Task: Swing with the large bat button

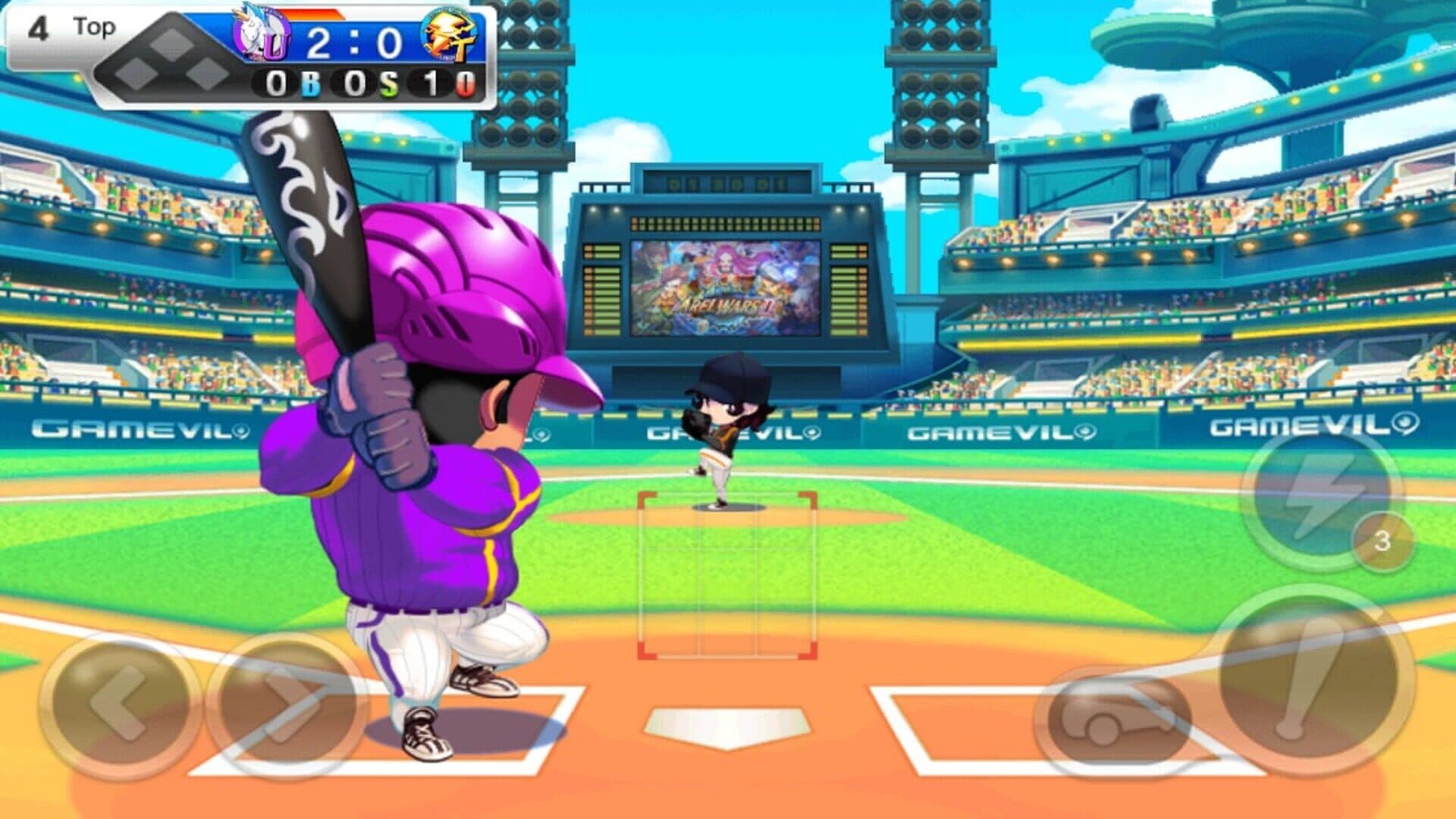Action: (x=1313, y=679)
